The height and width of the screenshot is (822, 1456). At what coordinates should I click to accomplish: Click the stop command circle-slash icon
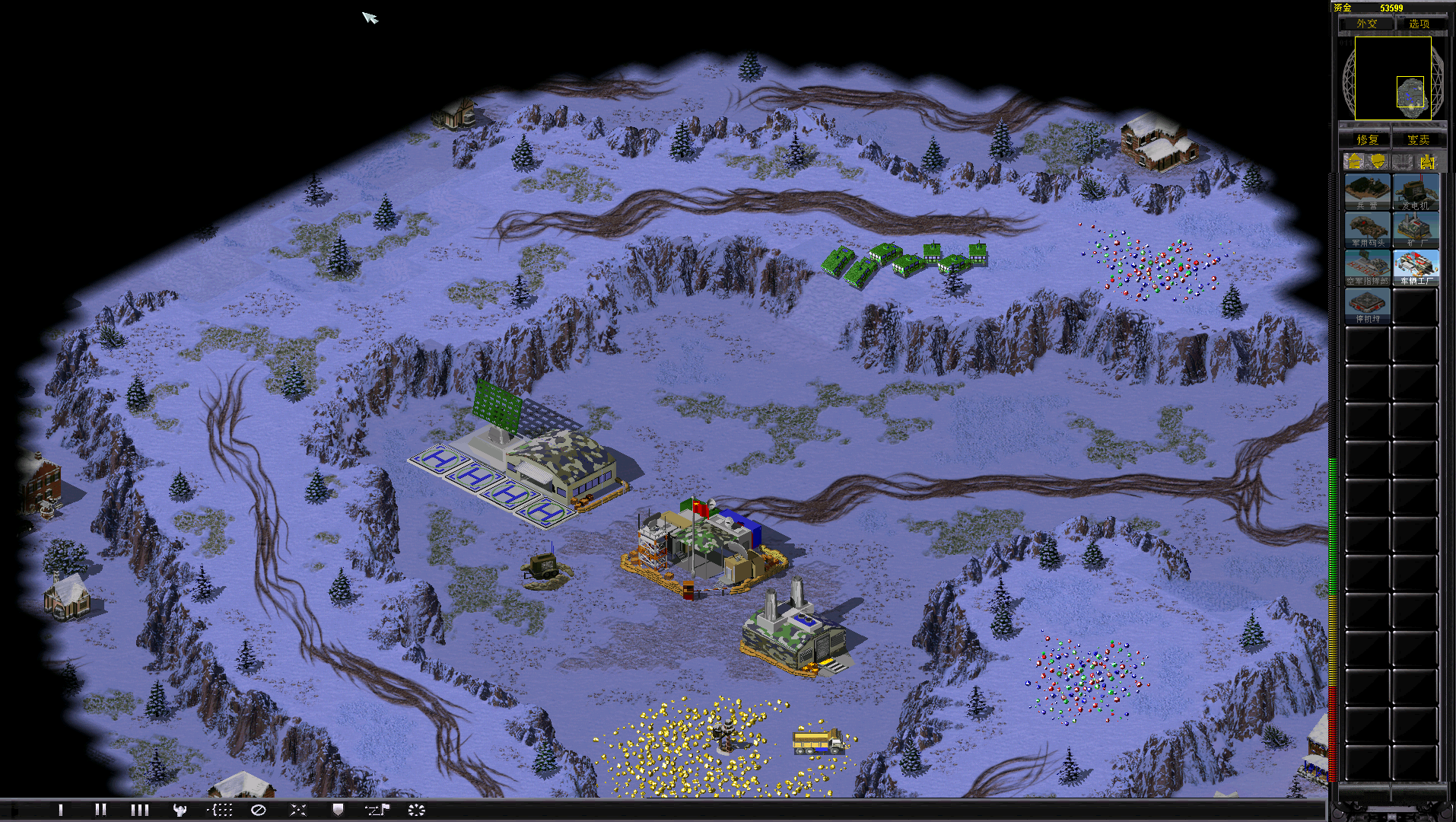(x=259, y=810)
